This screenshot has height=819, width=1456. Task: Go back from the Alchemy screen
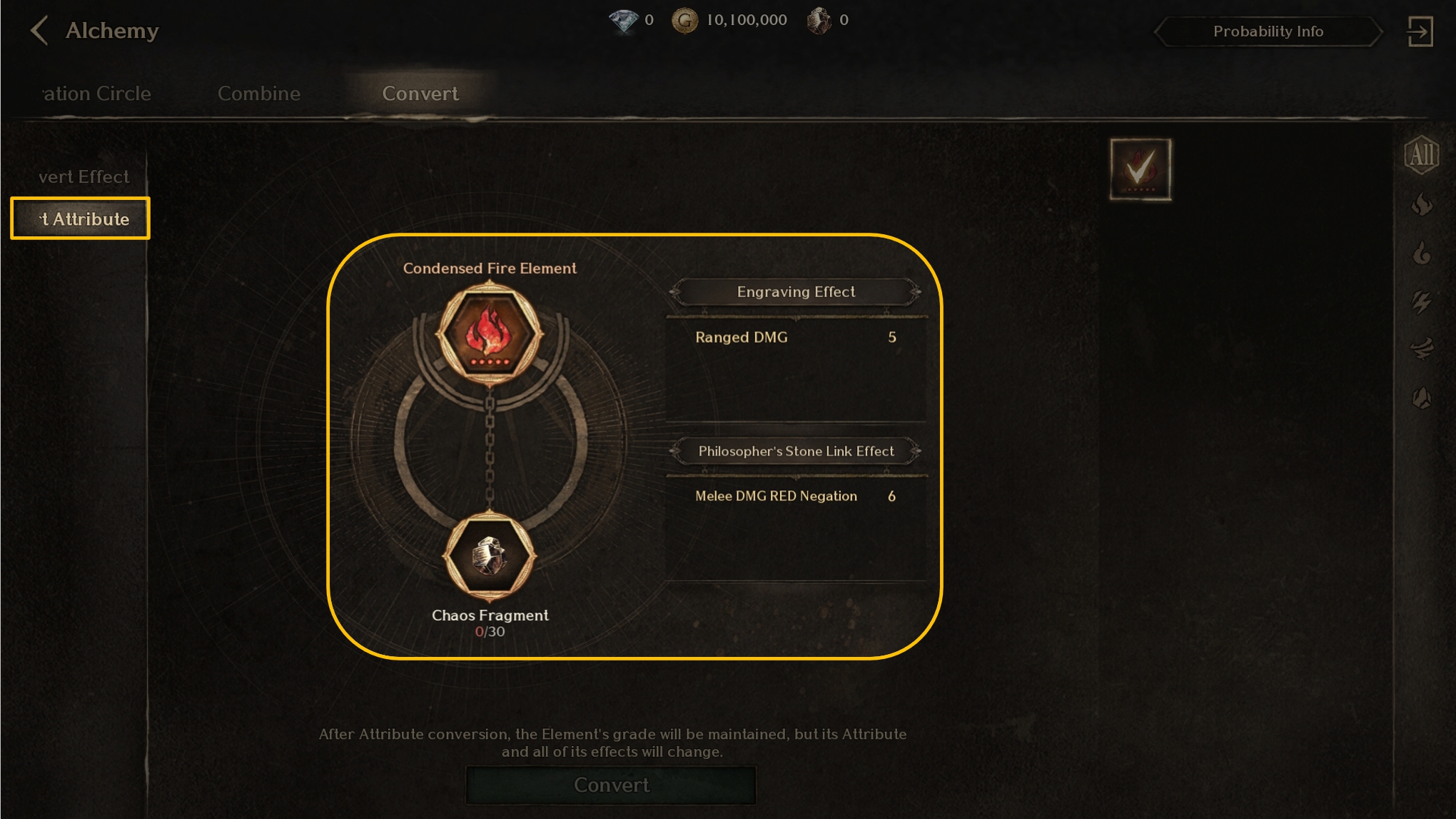pos(40,31)
